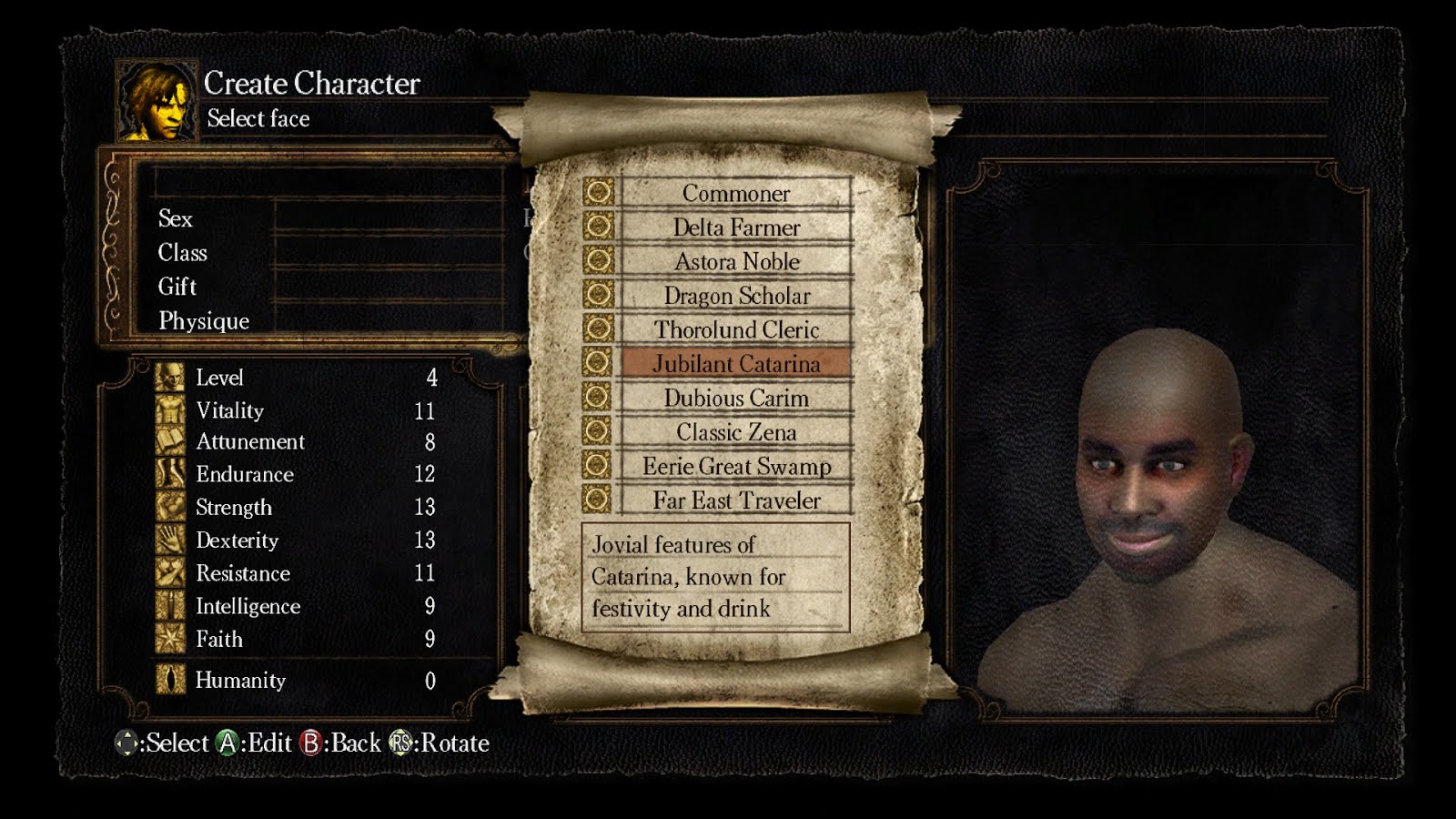Select the Jubilant Catarina face preset
1456x819 pixels.
tap(736, 363)
